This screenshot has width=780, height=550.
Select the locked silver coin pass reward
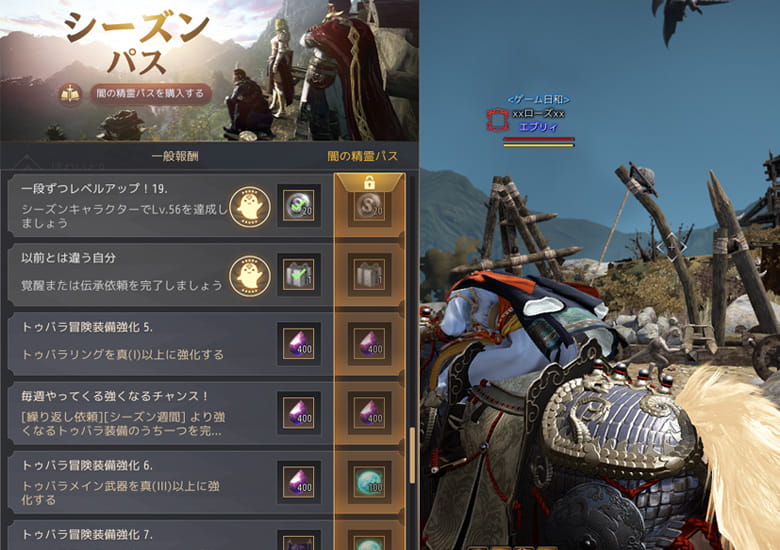370,208
